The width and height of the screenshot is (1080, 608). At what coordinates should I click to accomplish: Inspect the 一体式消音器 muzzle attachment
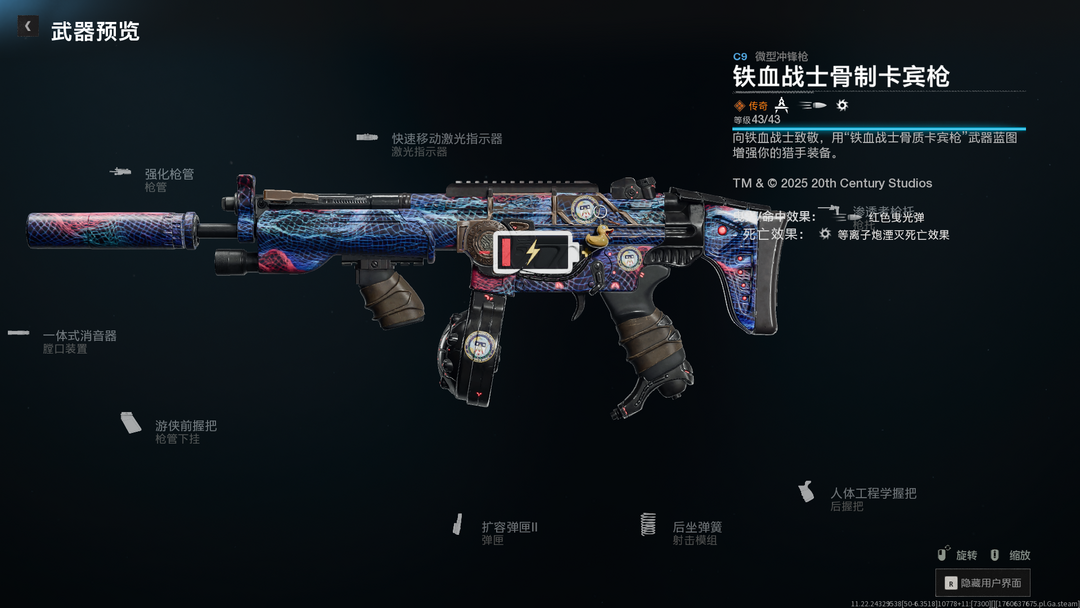[x=79, y=336]
